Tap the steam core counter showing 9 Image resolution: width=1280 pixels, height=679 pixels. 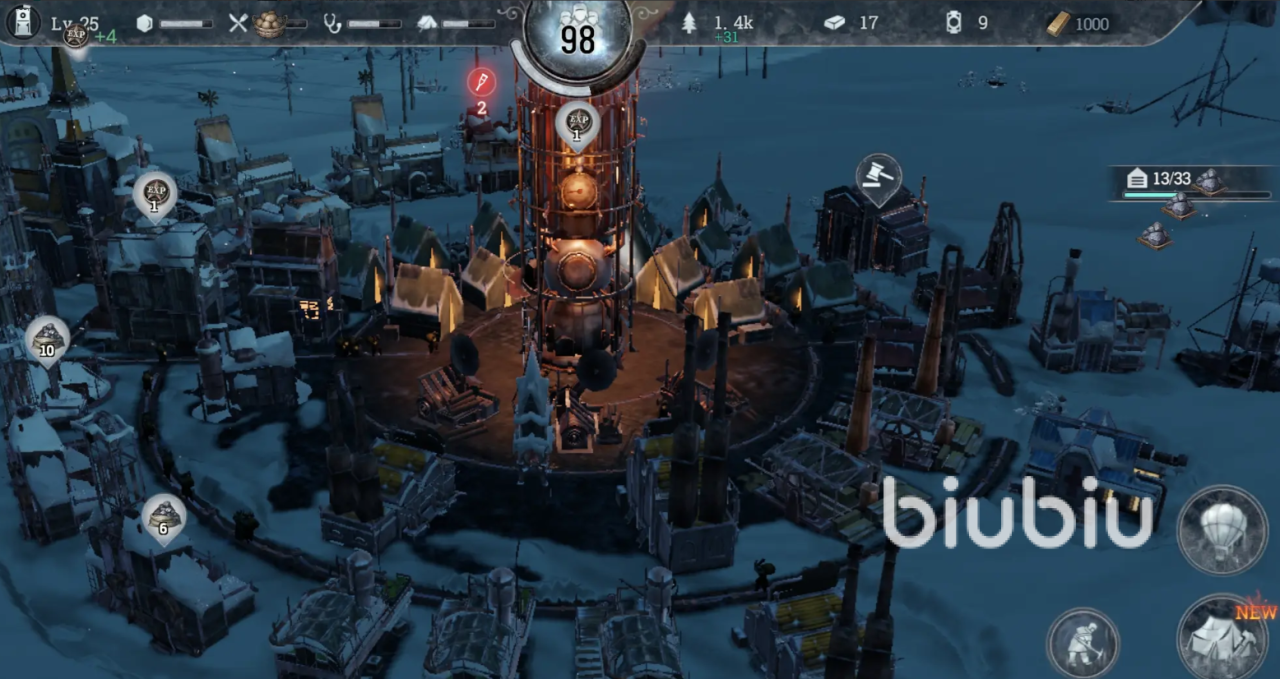point(966,23)
